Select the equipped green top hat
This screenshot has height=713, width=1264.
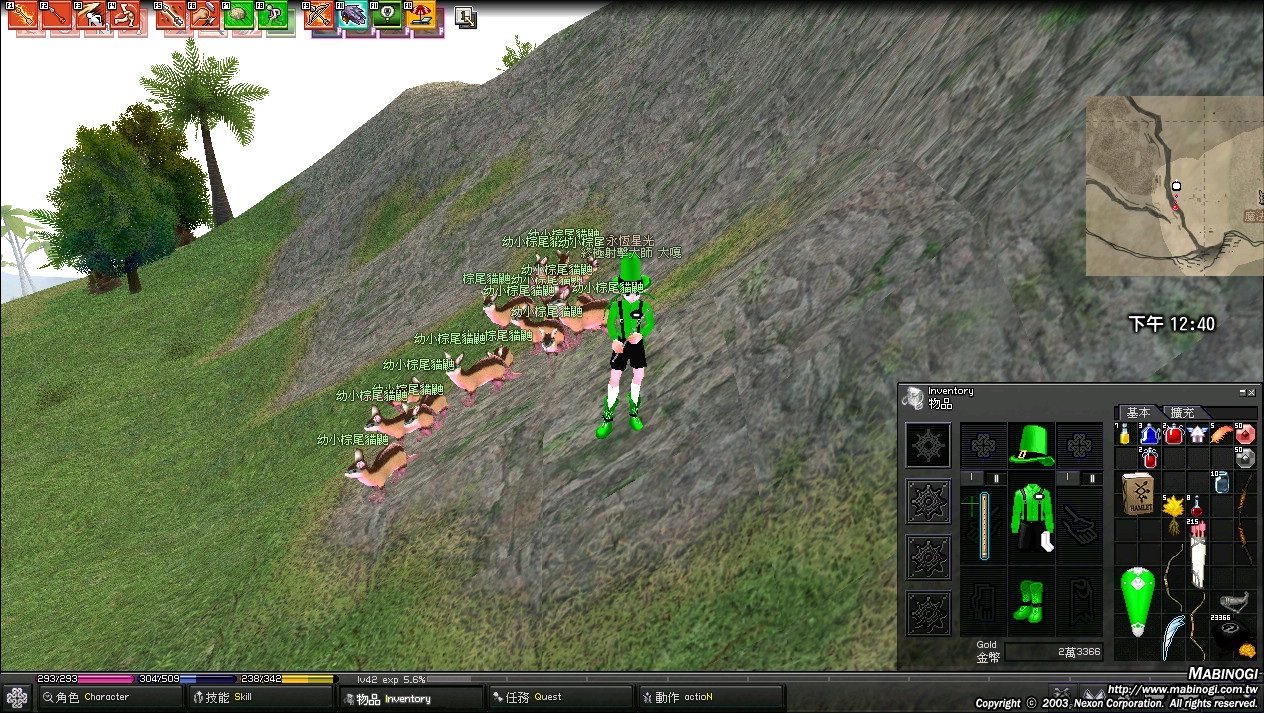[x=1031, y=445]
